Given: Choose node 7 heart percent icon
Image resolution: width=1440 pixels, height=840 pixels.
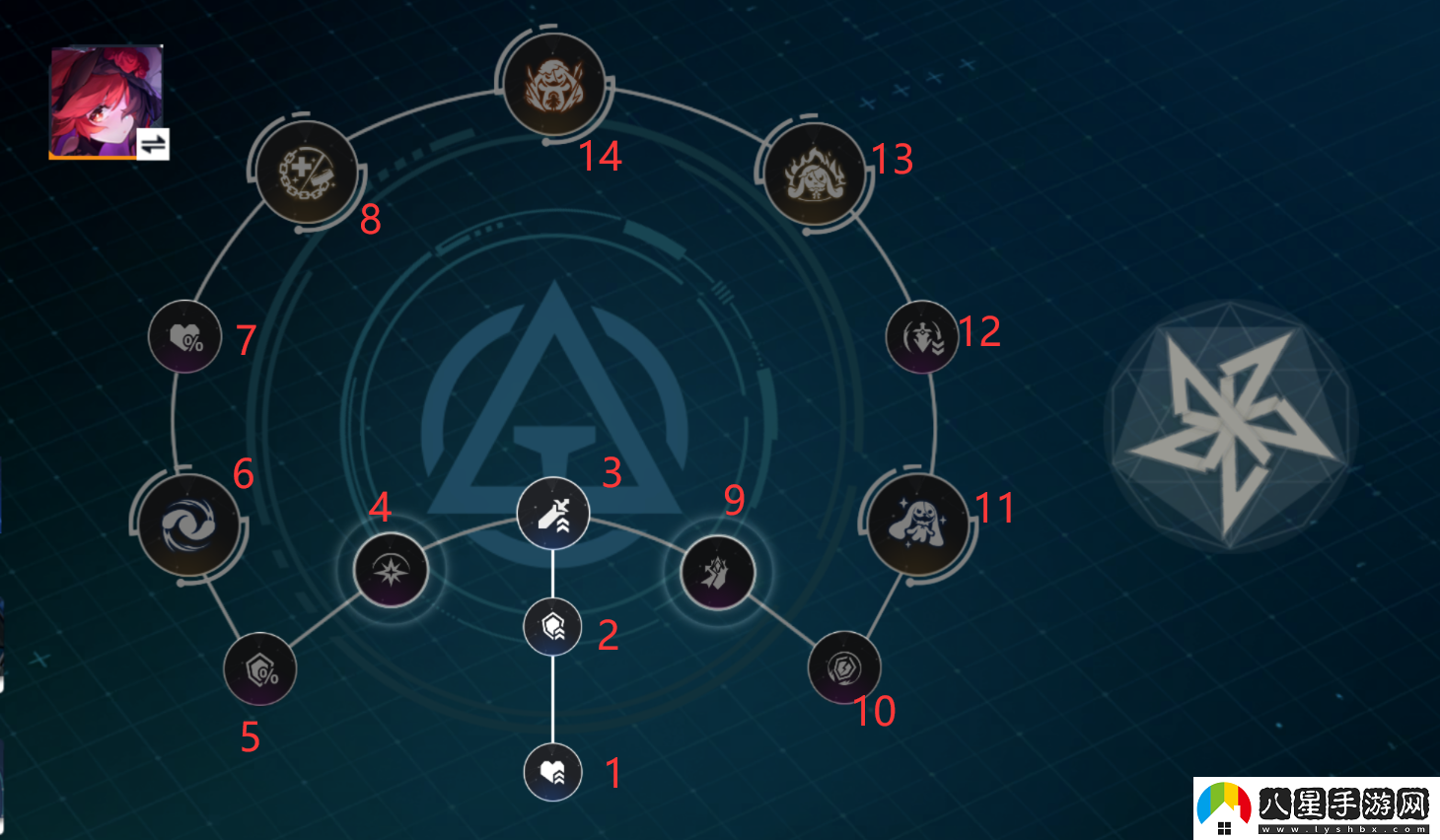Looking at the screenshot, I should 184,337.
